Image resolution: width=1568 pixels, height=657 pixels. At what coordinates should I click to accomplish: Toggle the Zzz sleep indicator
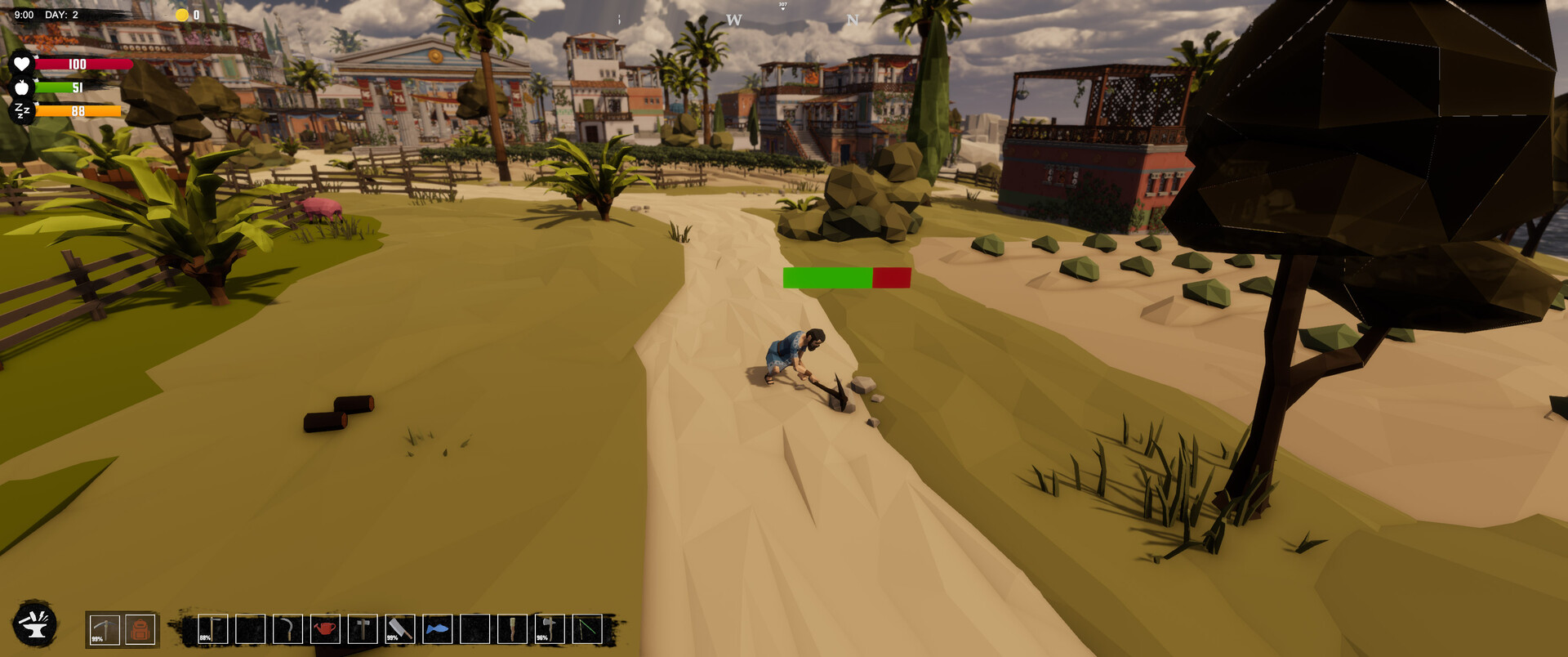coord(22,109)
